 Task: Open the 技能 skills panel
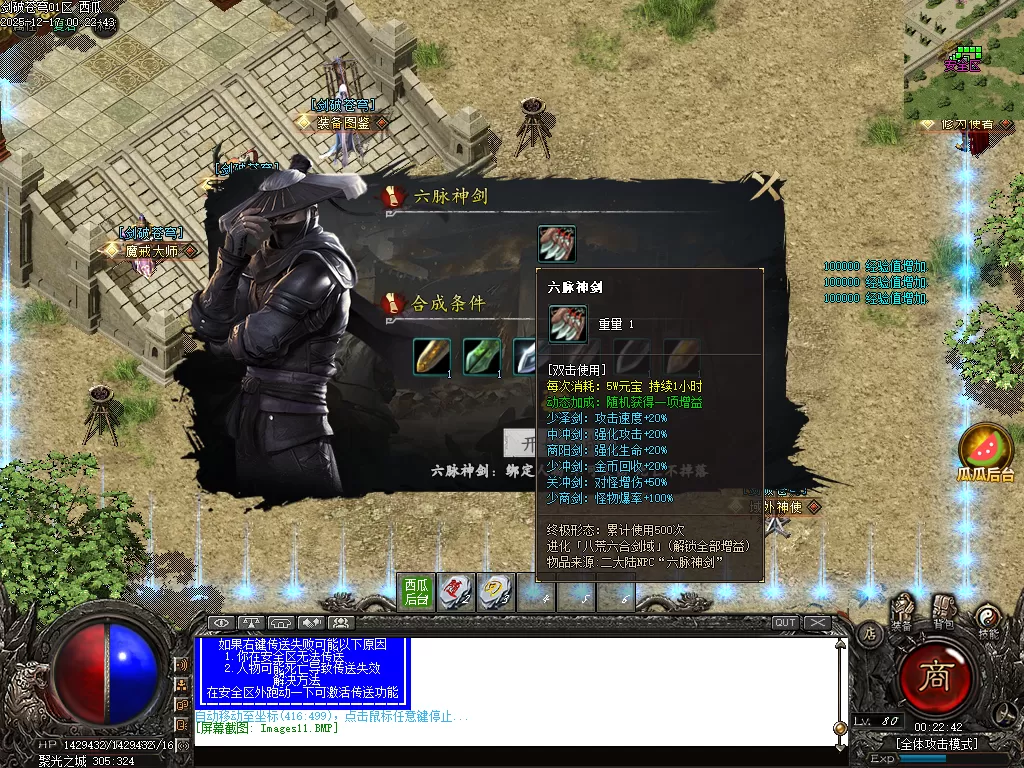[x=988, y=618]
